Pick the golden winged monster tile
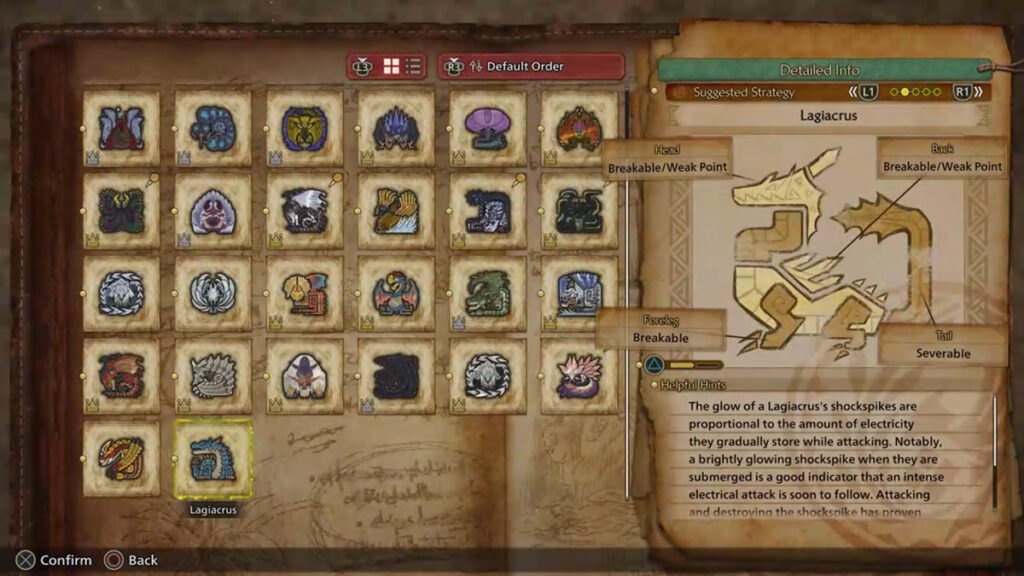The width and height of the screenshot is (1024, 576). (x=396, y=211)
